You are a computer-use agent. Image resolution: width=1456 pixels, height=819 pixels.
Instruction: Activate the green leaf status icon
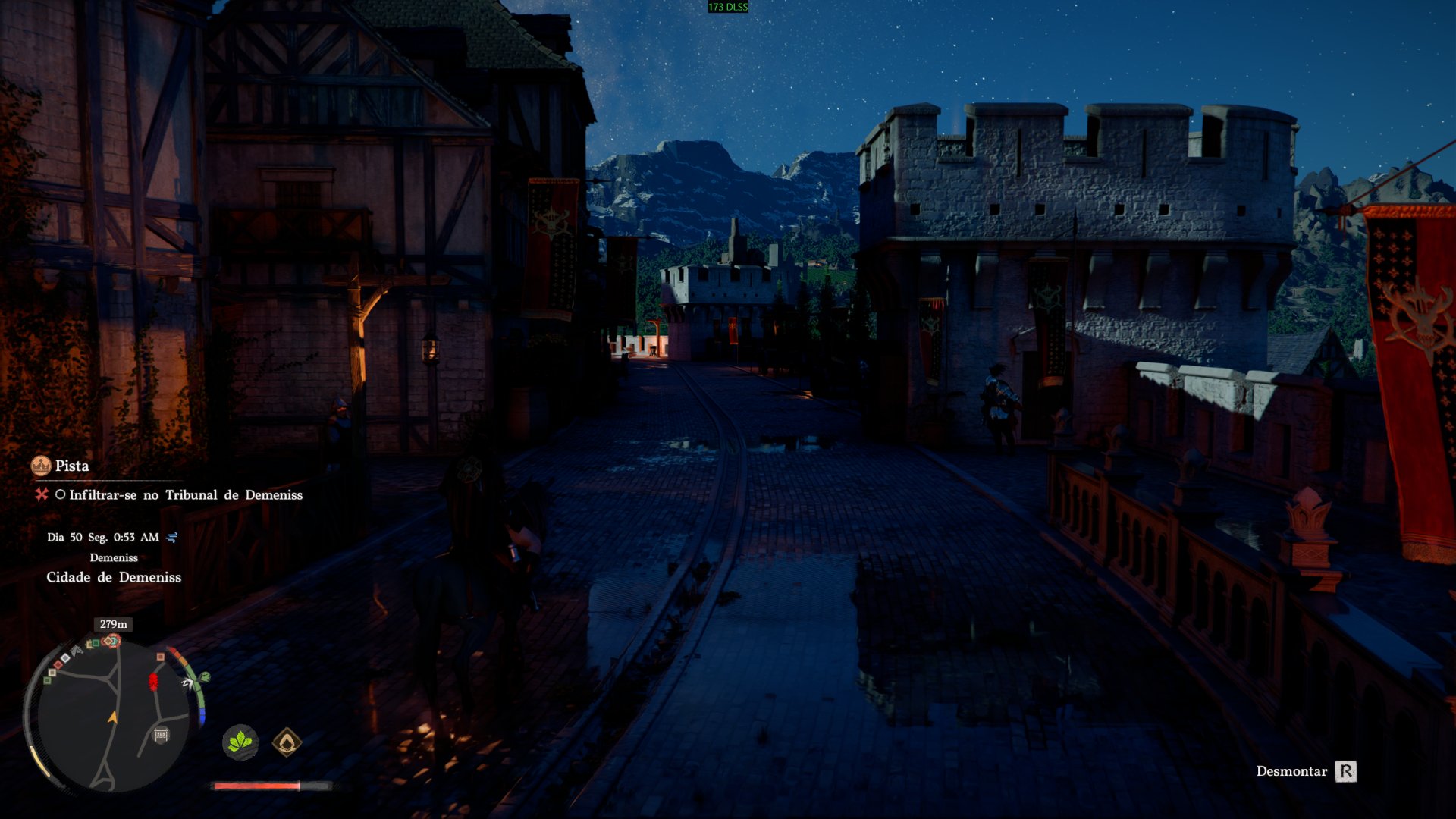(240, 742)
